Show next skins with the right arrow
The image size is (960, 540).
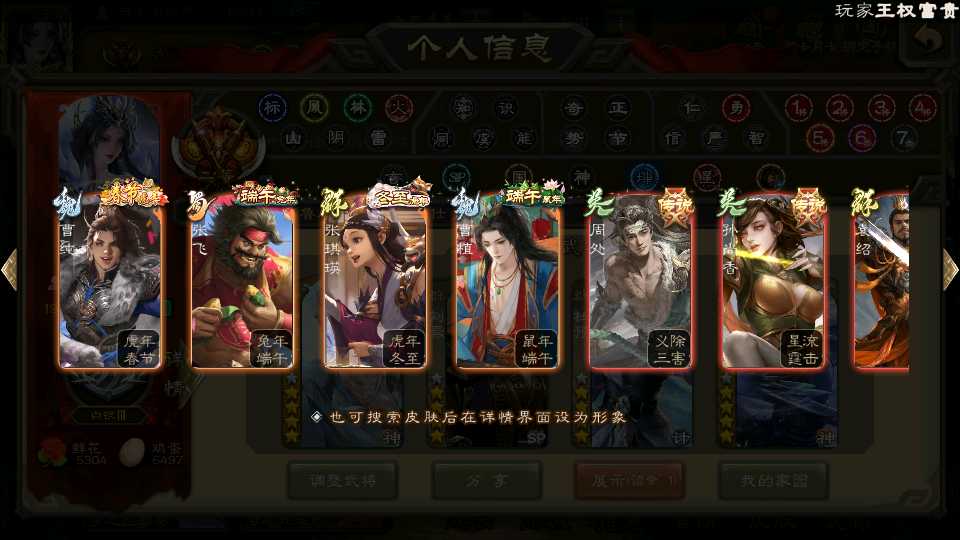[950, 268]
